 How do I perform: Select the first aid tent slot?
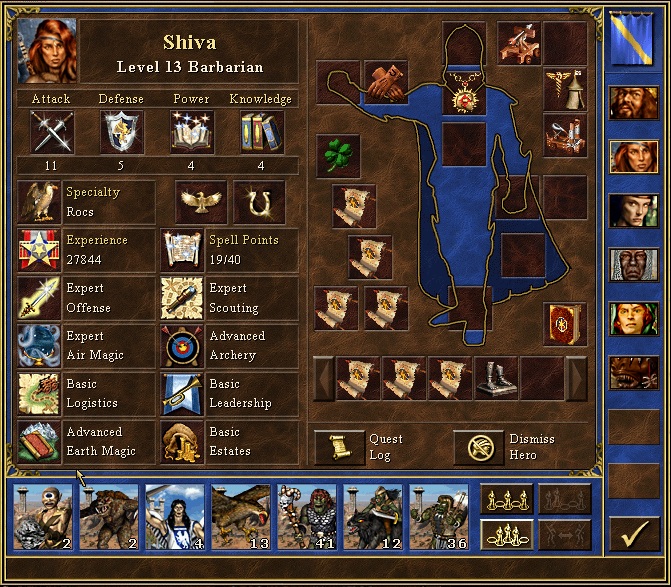pyautogui.click(x=565, y=89)
